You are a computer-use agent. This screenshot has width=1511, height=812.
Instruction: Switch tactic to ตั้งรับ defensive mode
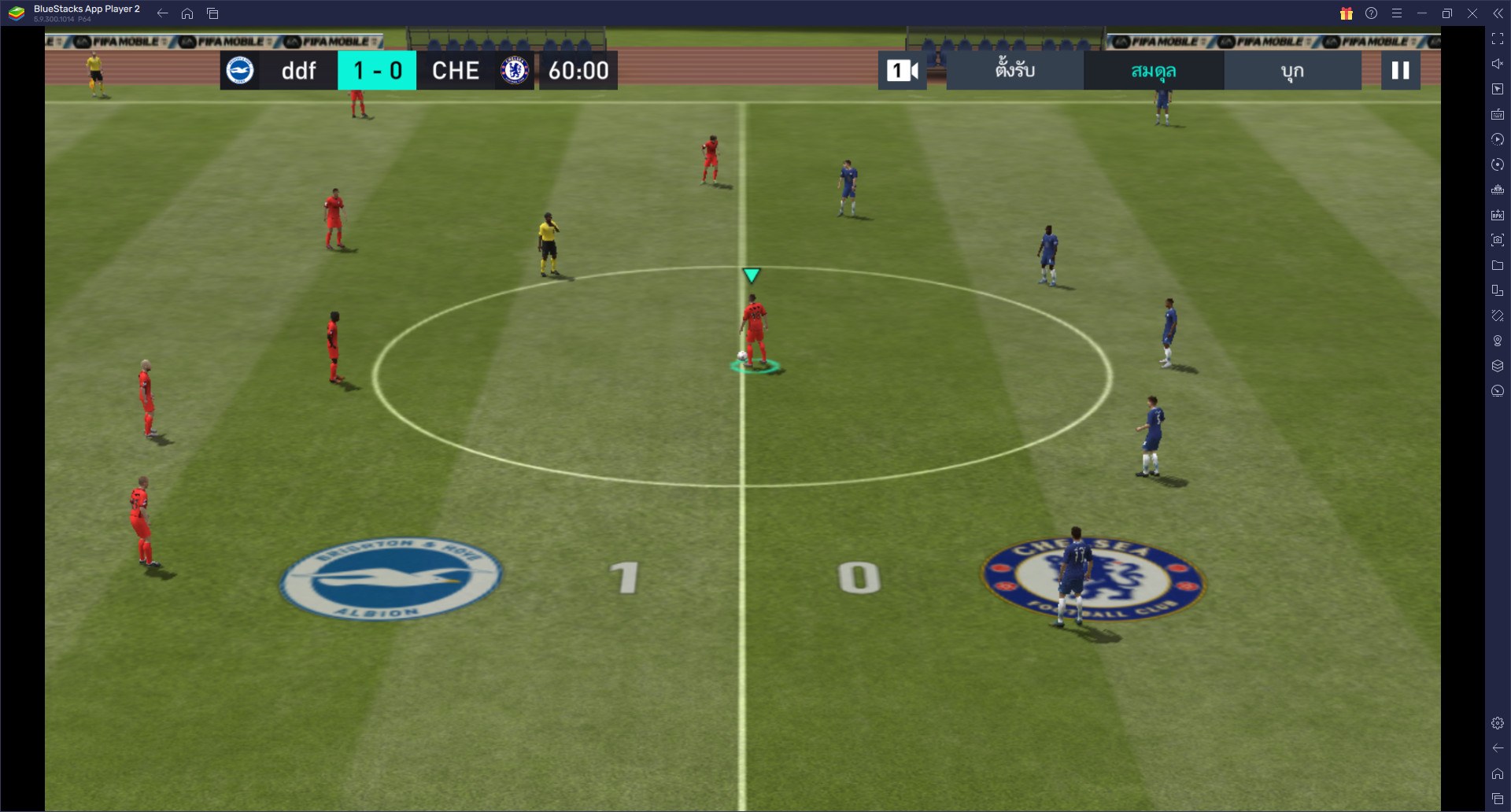tap(1014, 70)
